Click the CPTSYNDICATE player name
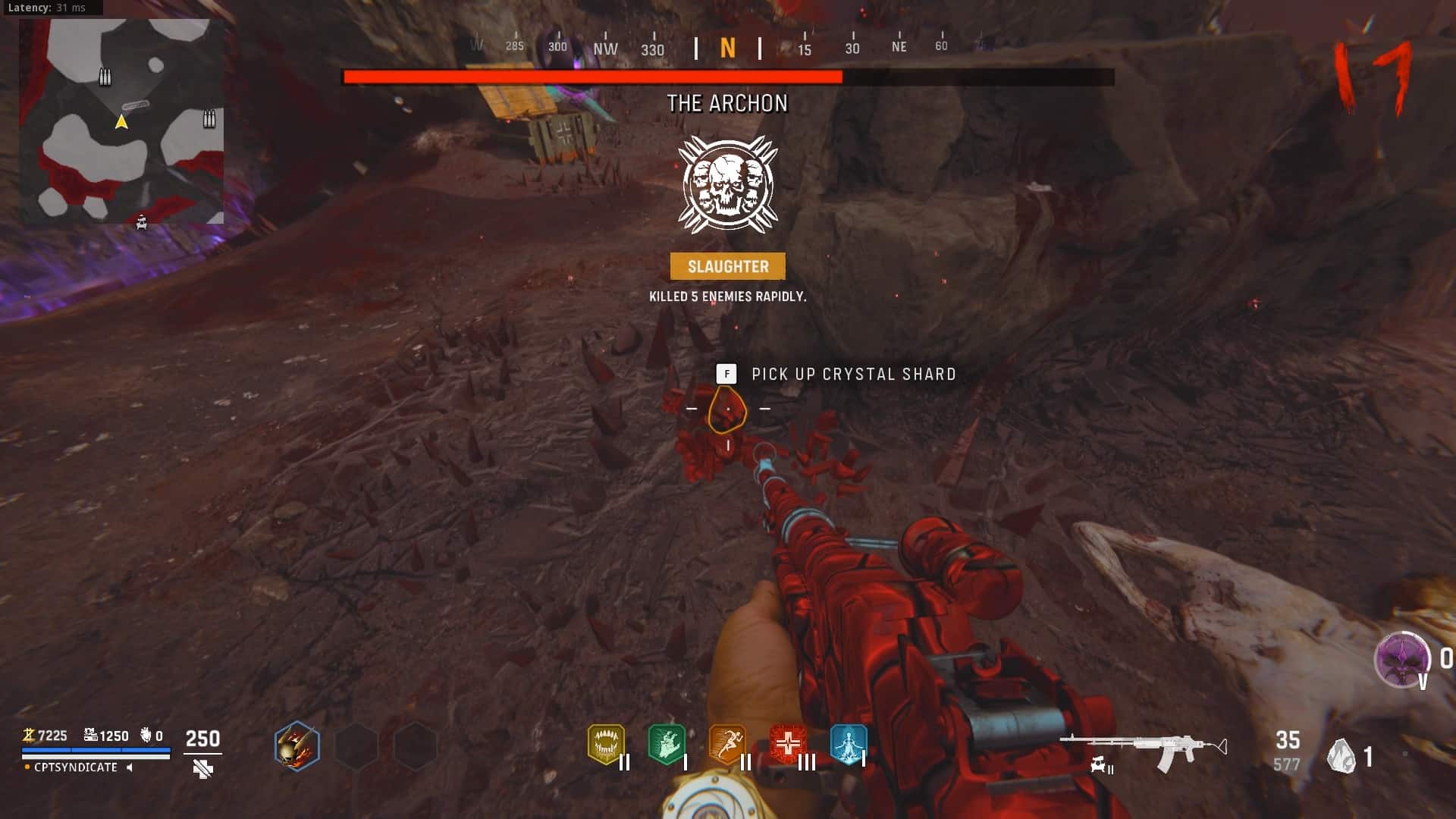Screen dimensions: 1456x819 coord(76,767)
